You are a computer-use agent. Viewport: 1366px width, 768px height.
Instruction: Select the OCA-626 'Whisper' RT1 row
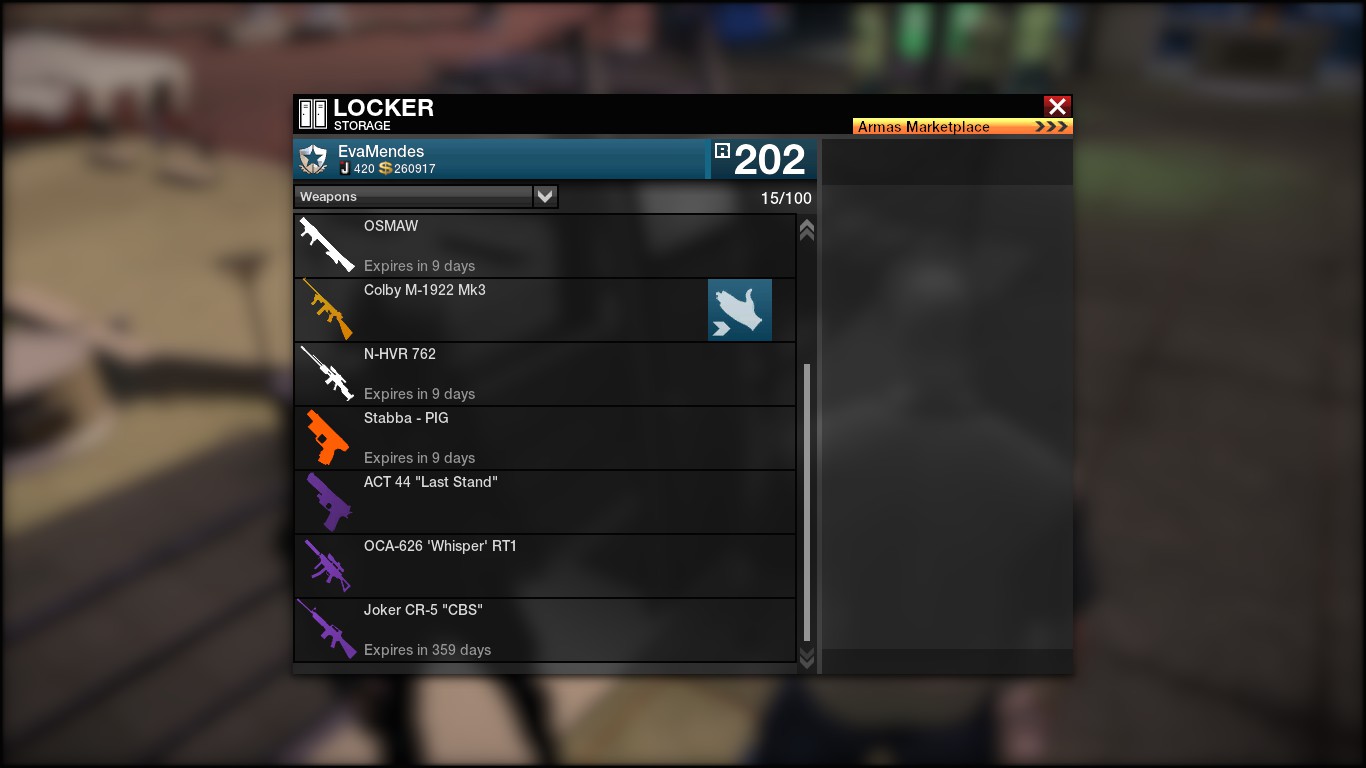[x=545, y=566]
